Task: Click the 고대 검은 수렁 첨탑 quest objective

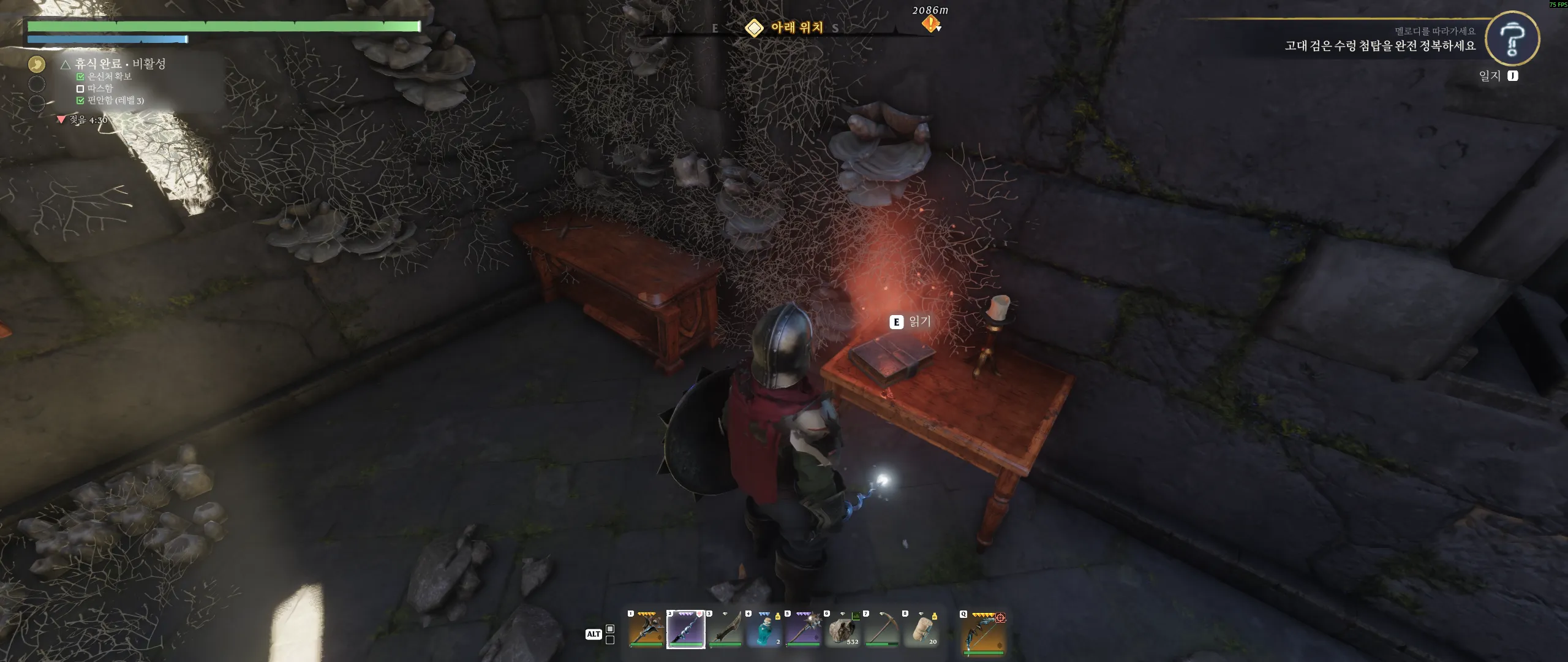Action: 1380,46
